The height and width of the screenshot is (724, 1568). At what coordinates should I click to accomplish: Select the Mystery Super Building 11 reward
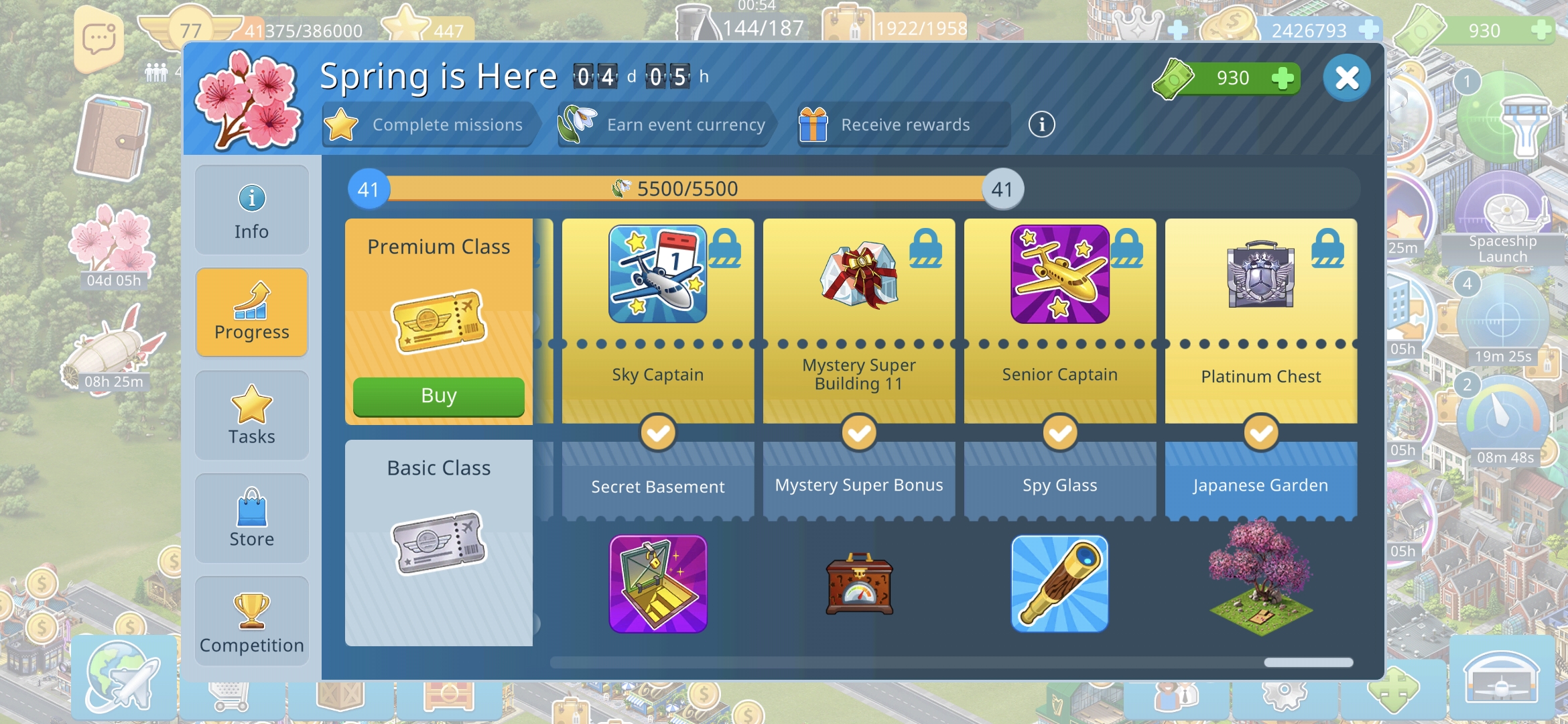[x=858, y=275]
